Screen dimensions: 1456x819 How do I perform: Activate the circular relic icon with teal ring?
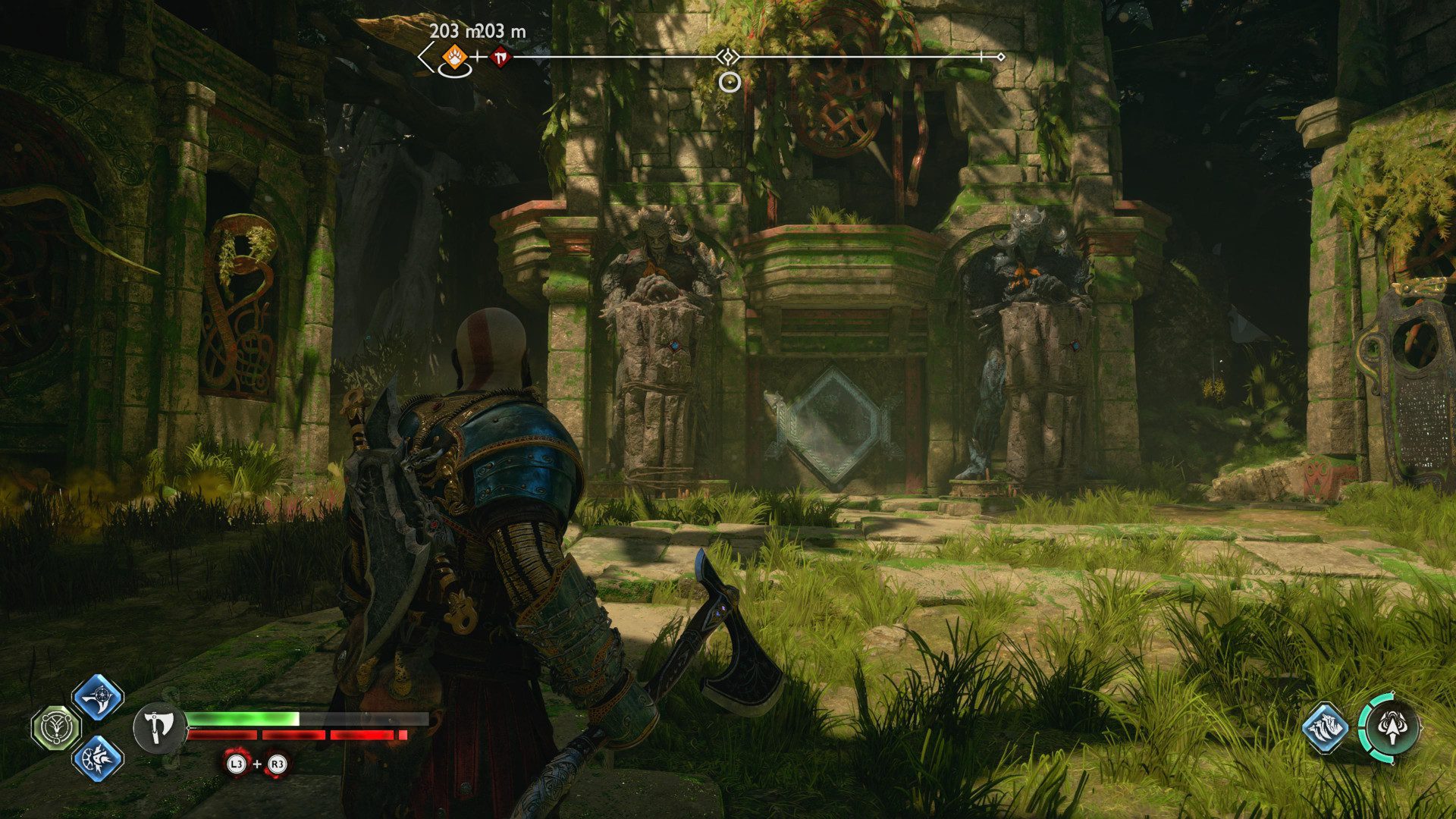pyautogui.click(x=1389, y=728)
